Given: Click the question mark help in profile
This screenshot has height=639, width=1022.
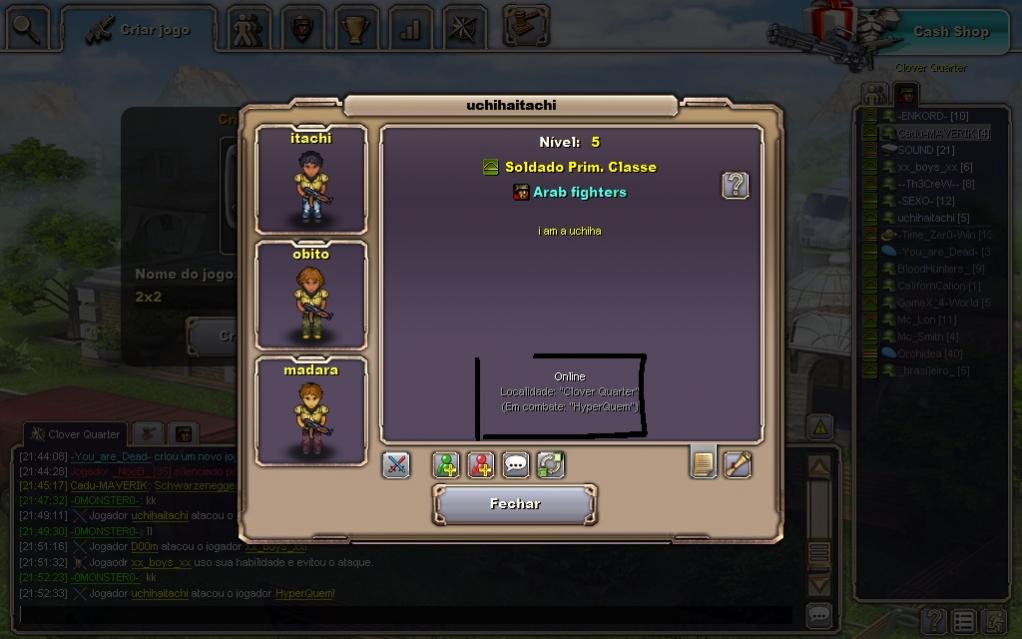Looking at the screenshot, I should coord(735,185).
